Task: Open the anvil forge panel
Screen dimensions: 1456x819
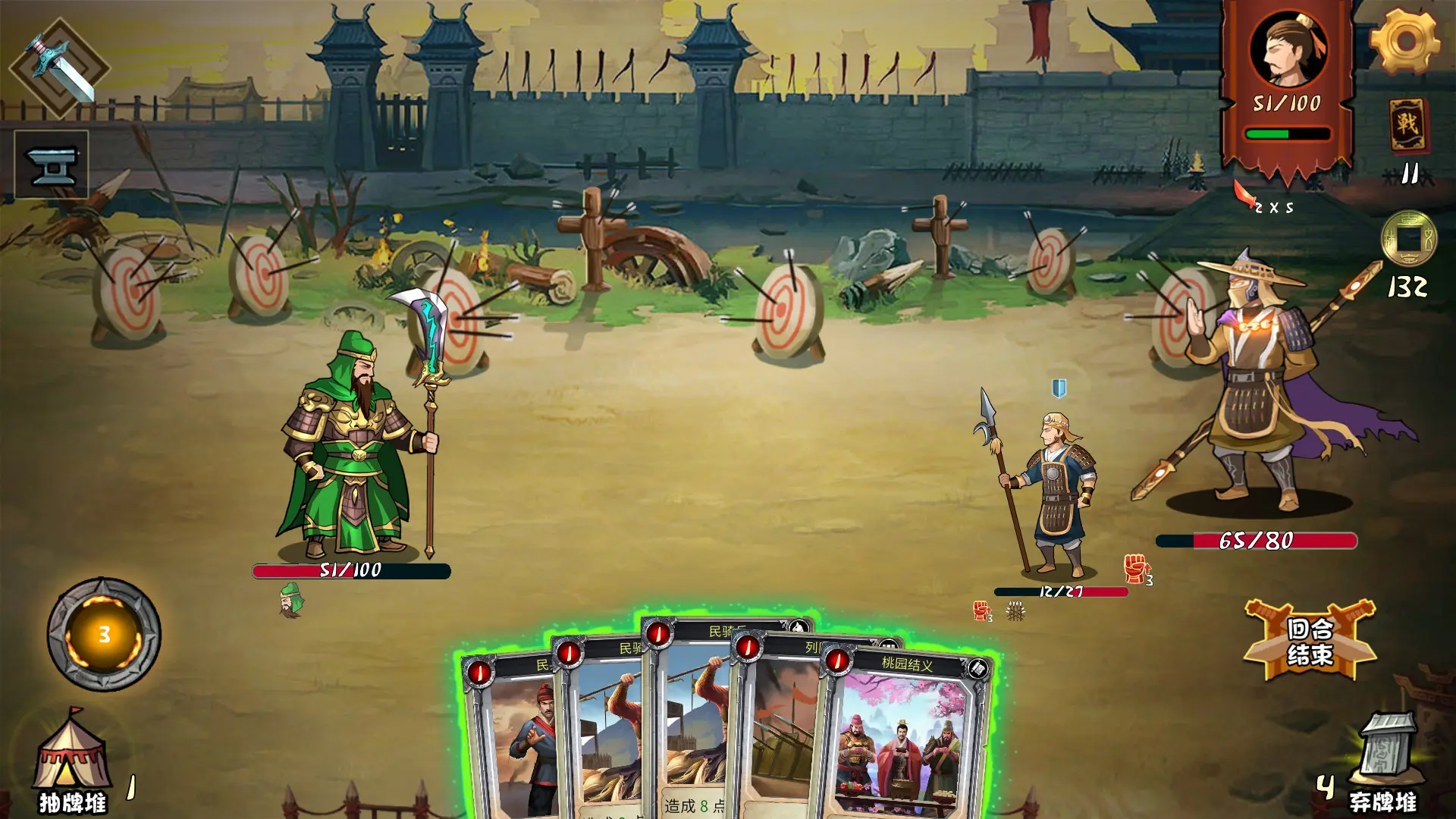Action: [x=52, y=162]
